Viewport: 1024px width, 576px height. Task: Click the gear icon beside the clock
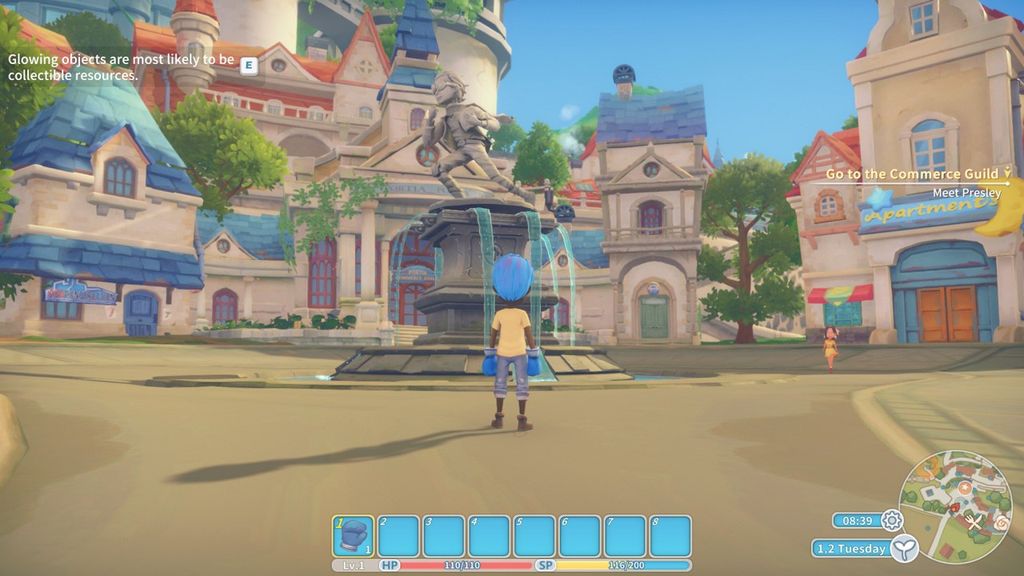[x=891, y=520]
